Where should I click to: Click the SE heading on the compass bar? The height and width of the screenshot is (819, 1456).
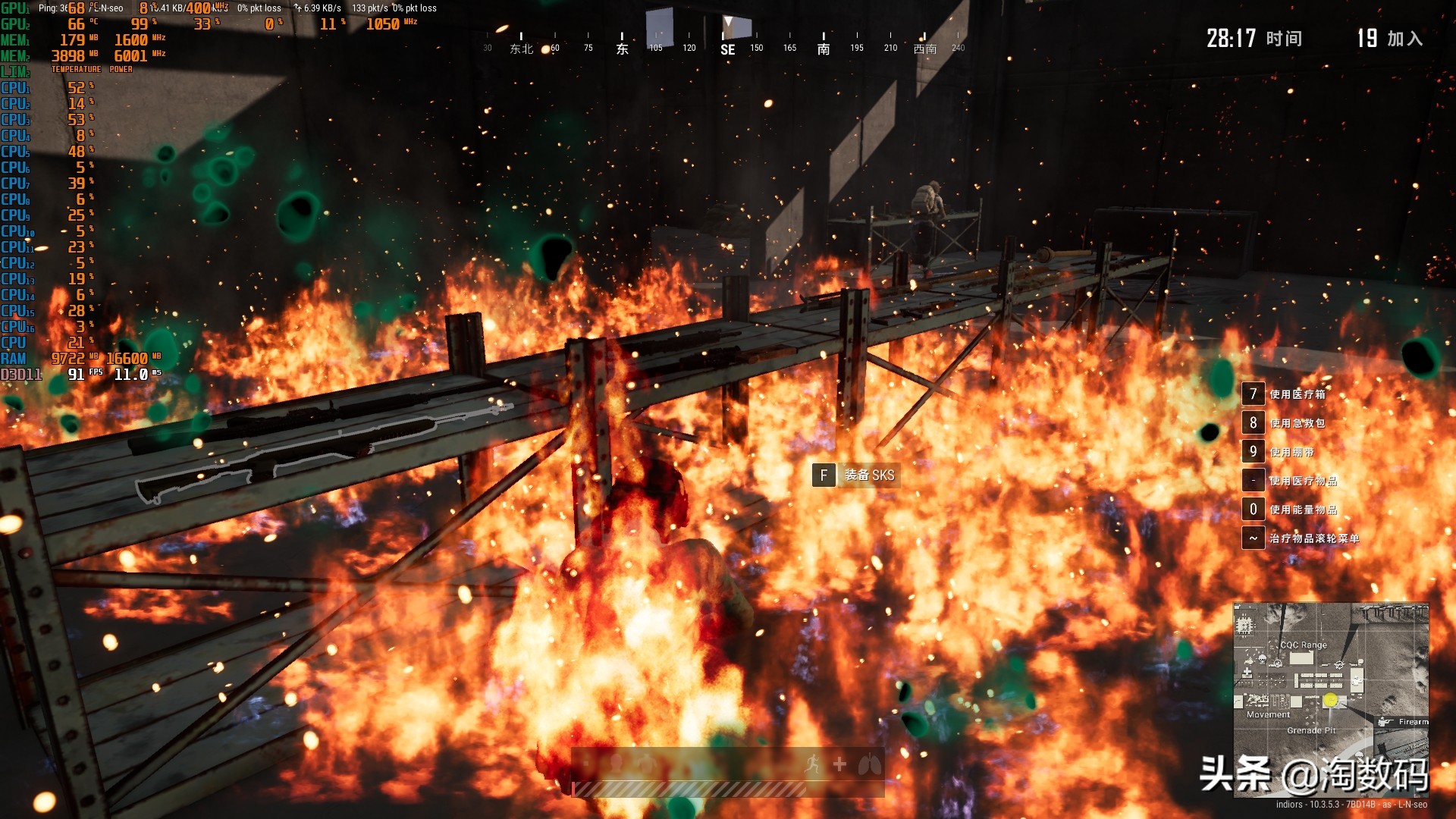pyautogui.click(x=727, y=50)
